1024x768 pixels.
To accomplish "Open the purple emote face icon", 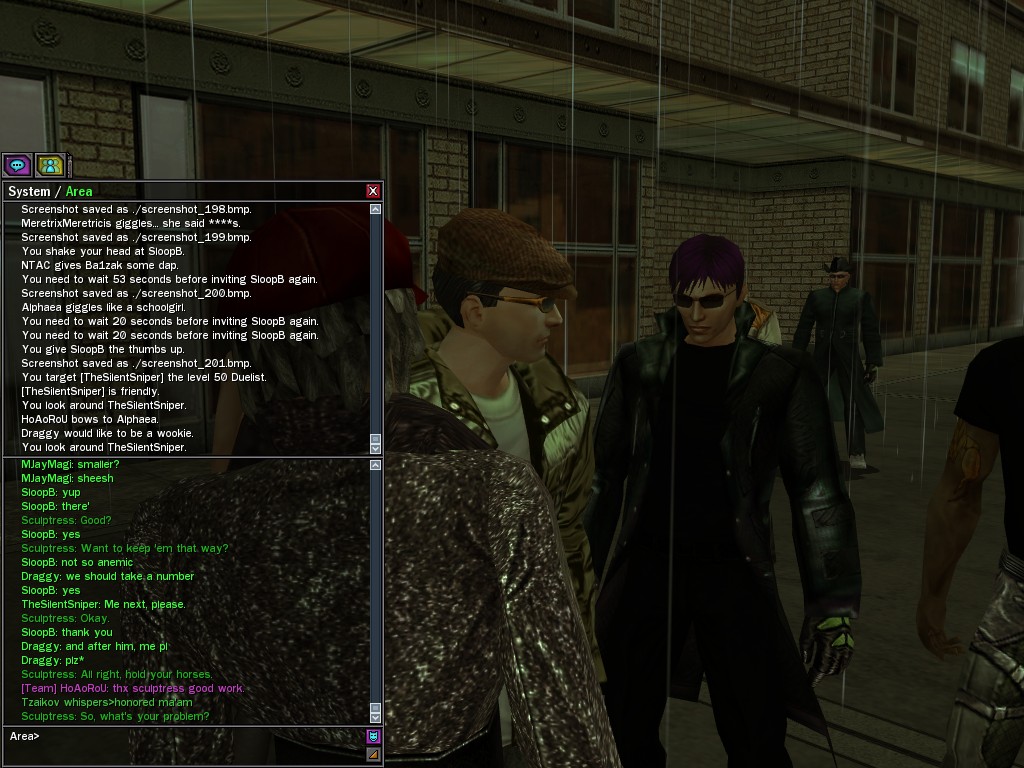I will point(373,737).
